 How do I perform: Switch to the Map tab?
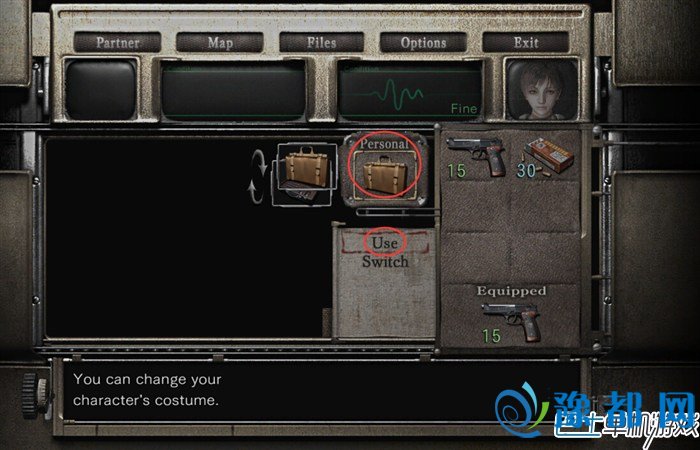coord(219,42)
